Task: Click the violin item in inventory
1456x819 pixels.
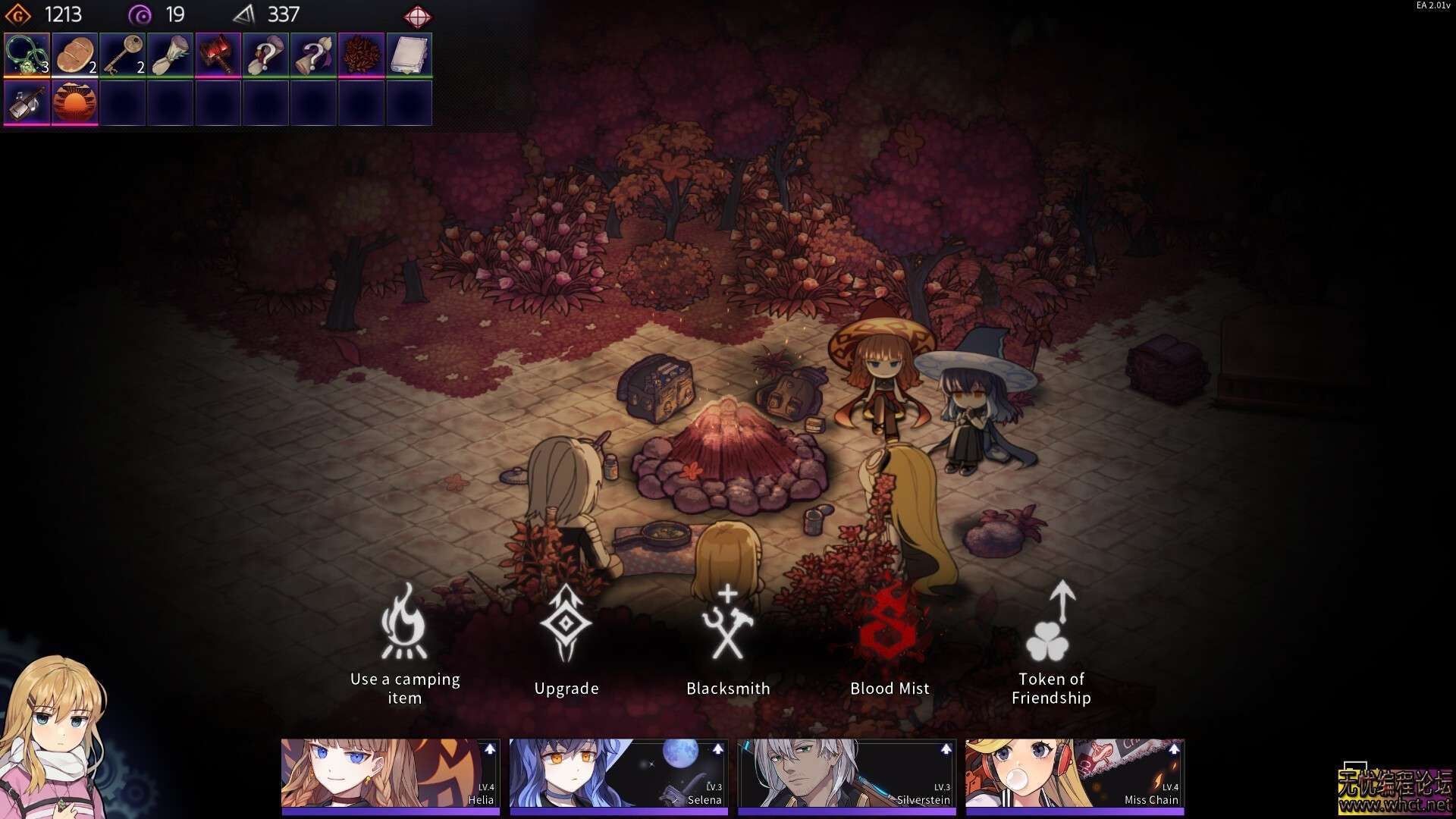Action: [x=27, y=102]
